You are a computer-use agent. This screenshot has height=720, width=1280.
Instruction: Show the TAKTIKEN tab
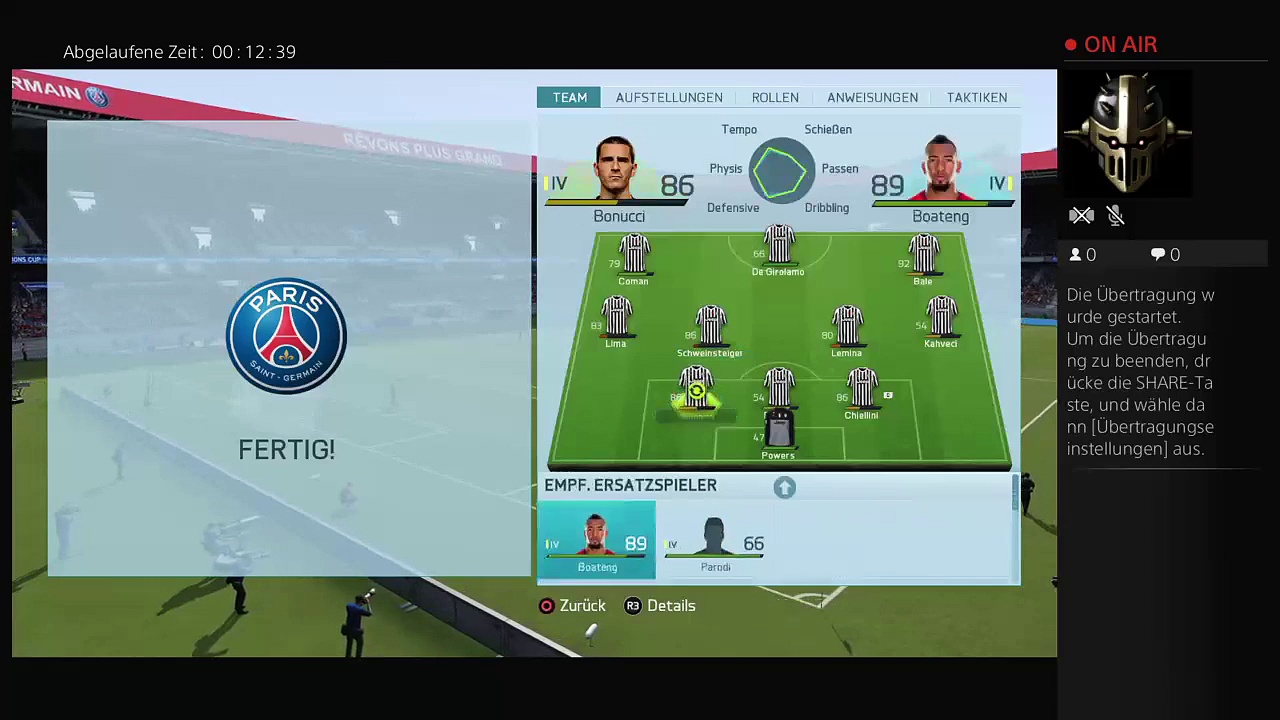click(976, 97)
